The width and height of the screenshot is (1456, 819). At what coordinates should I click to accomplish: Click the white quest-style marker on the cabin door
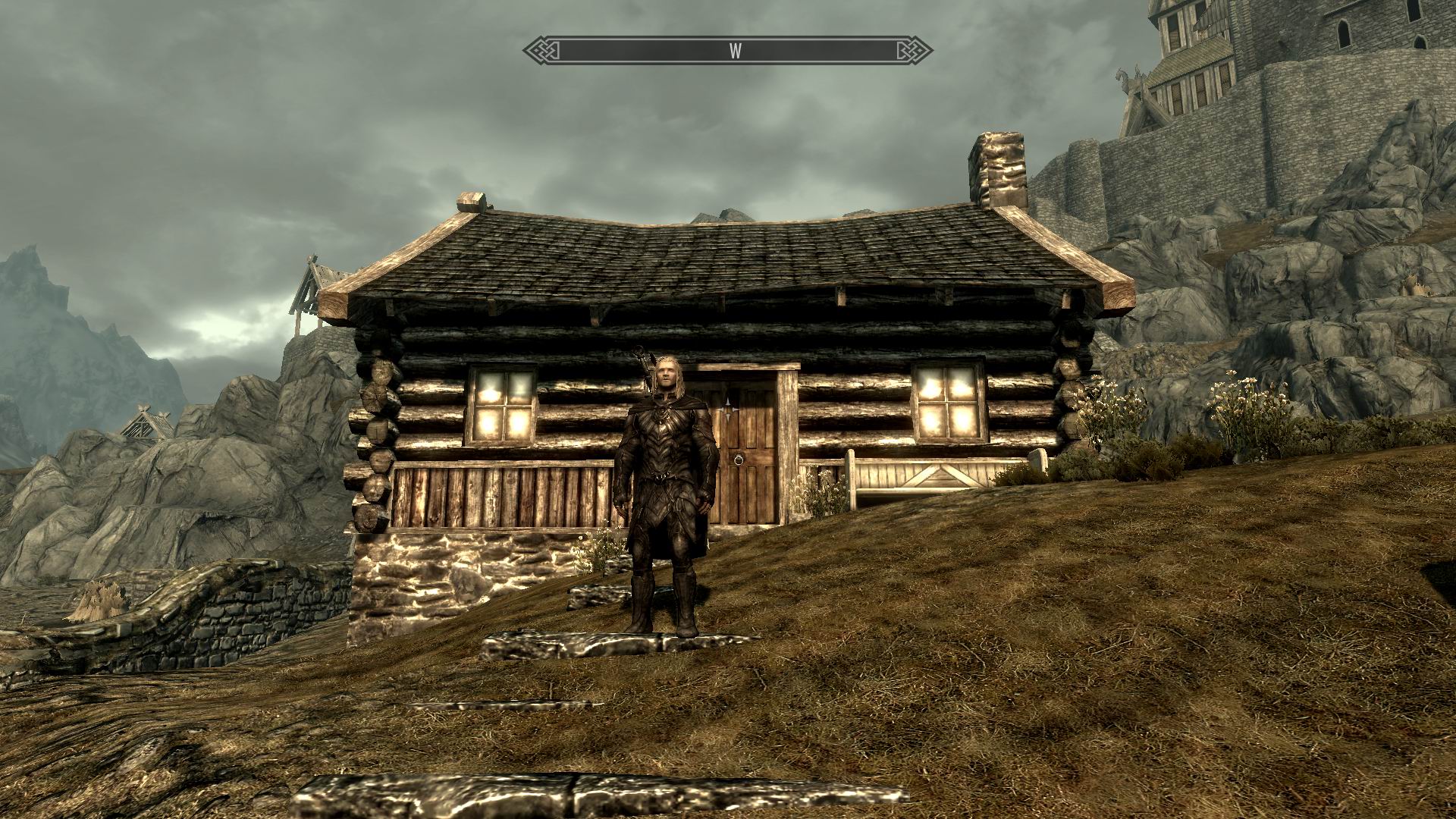729,409
